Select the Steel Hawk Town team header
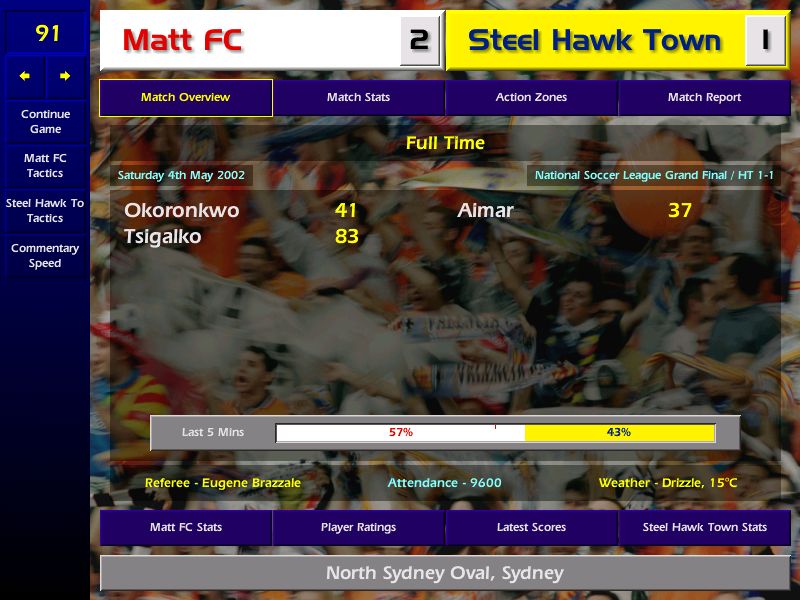The image size is (800, 600). [x=595, y=41]
